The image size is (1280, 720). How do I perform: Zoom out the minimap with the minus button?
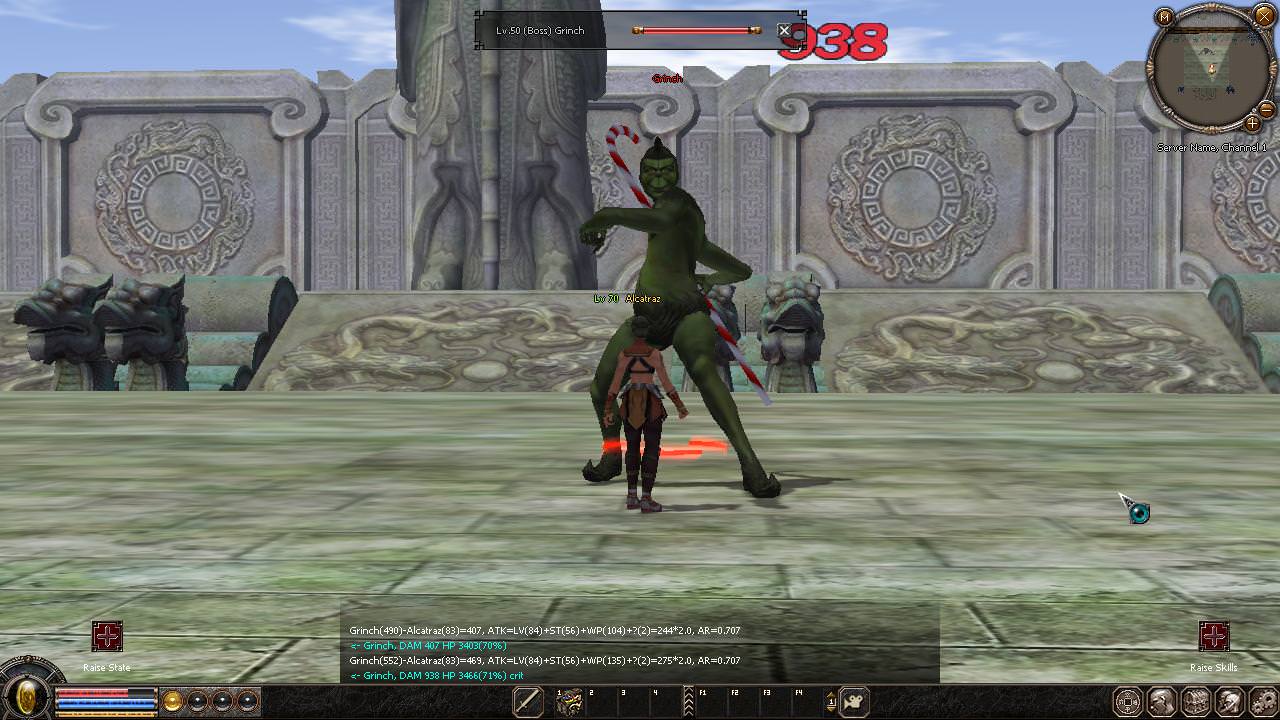pyautogui.click(x=1266, y=112)
